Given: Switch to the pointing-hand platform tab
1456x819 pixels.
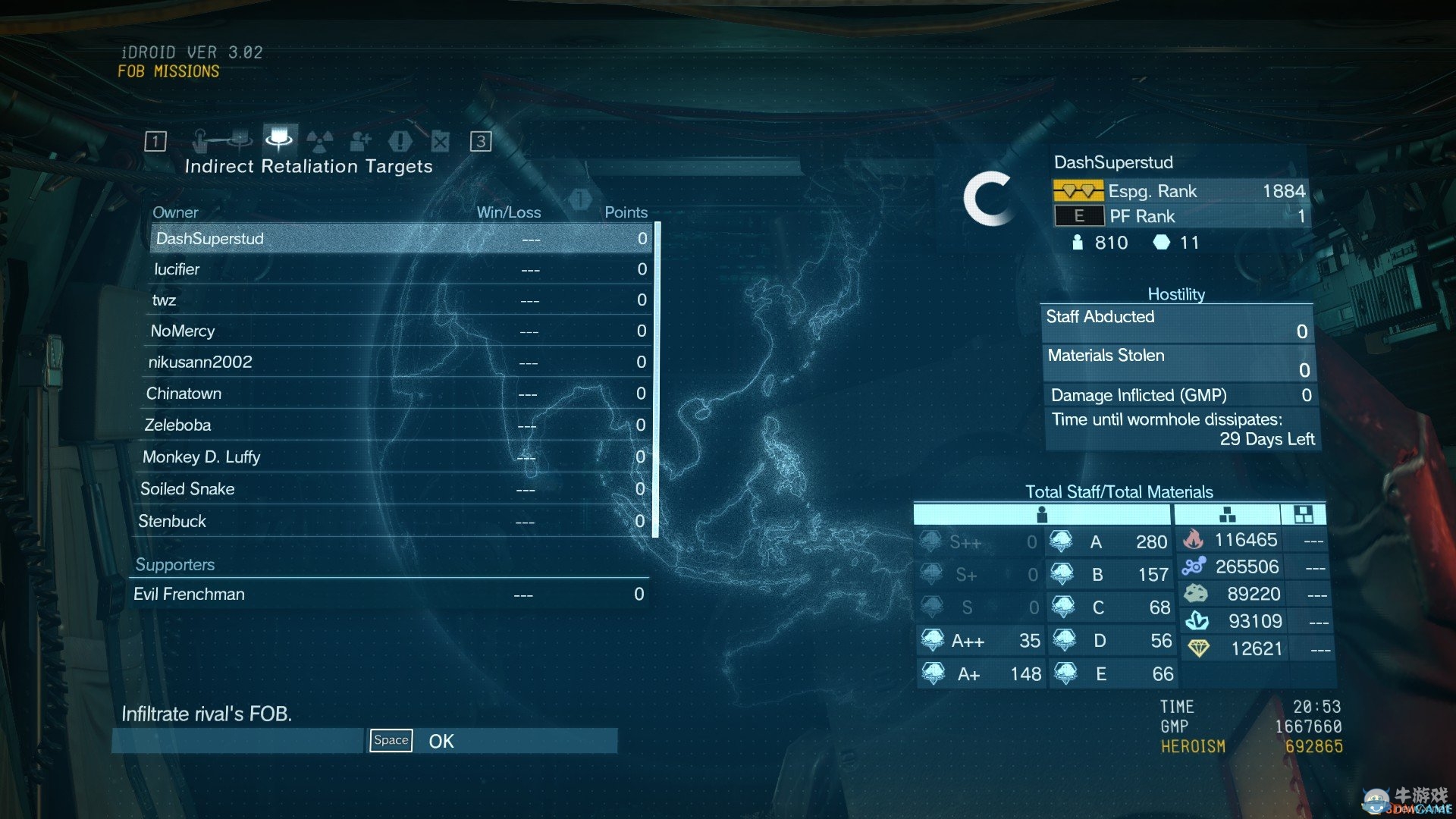Looking at the screenshot, I should click(x=221, y=140).
